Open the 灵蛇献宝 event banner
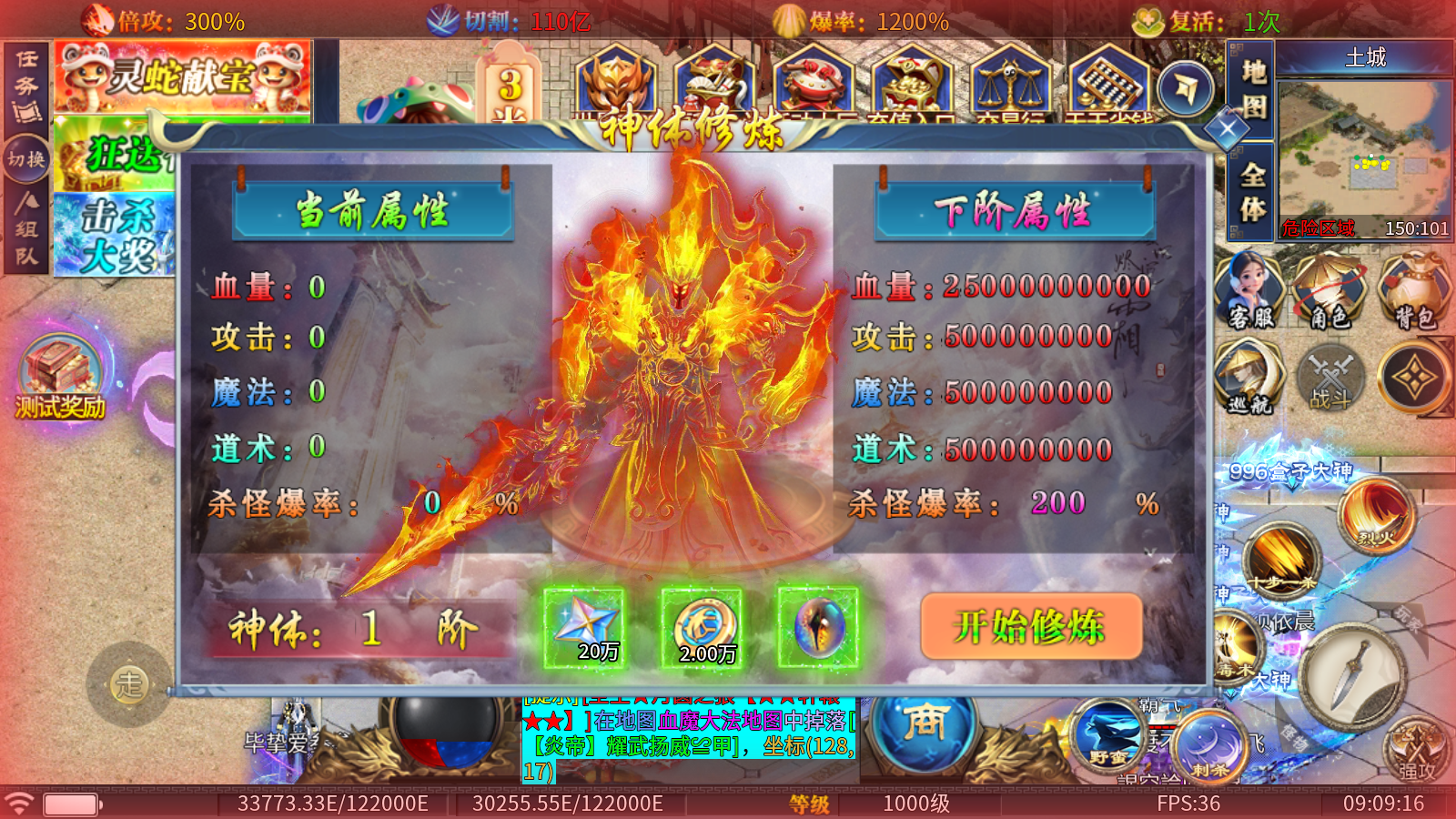Screen dimensions: 1456x819 [x=182, y=76]
